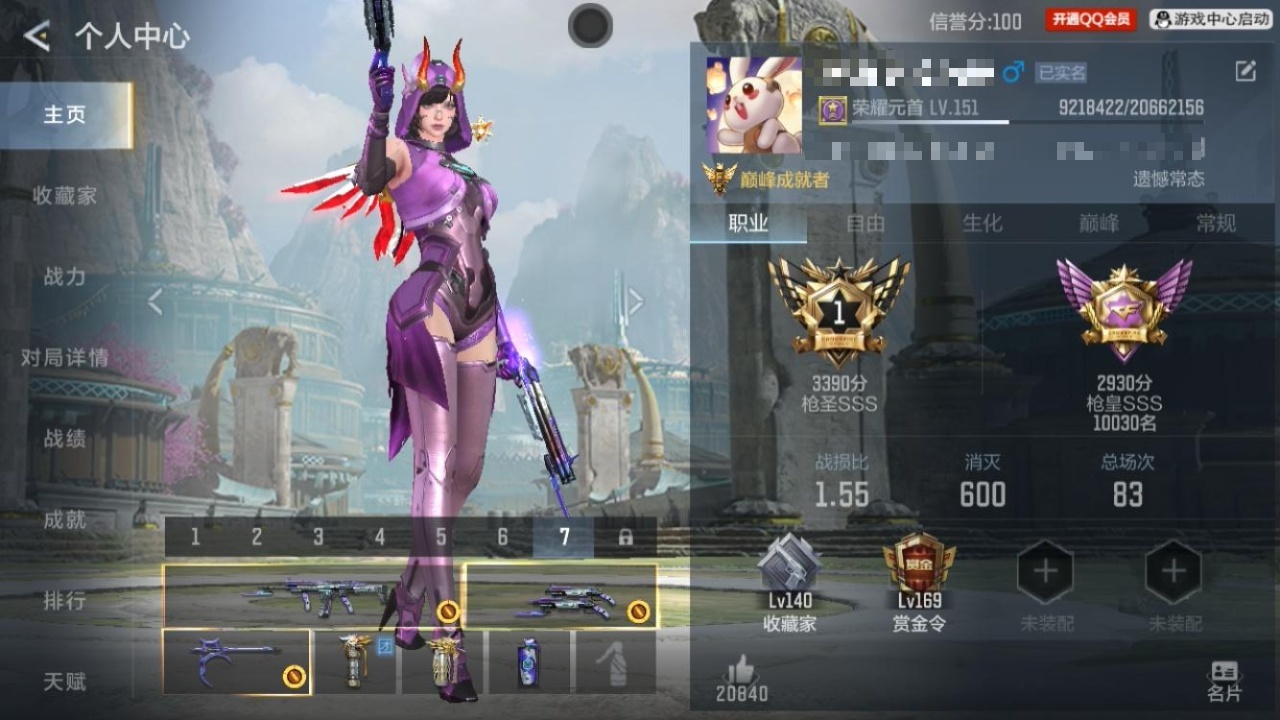Select the 战力 side menu entry

[x=65, y=277]
